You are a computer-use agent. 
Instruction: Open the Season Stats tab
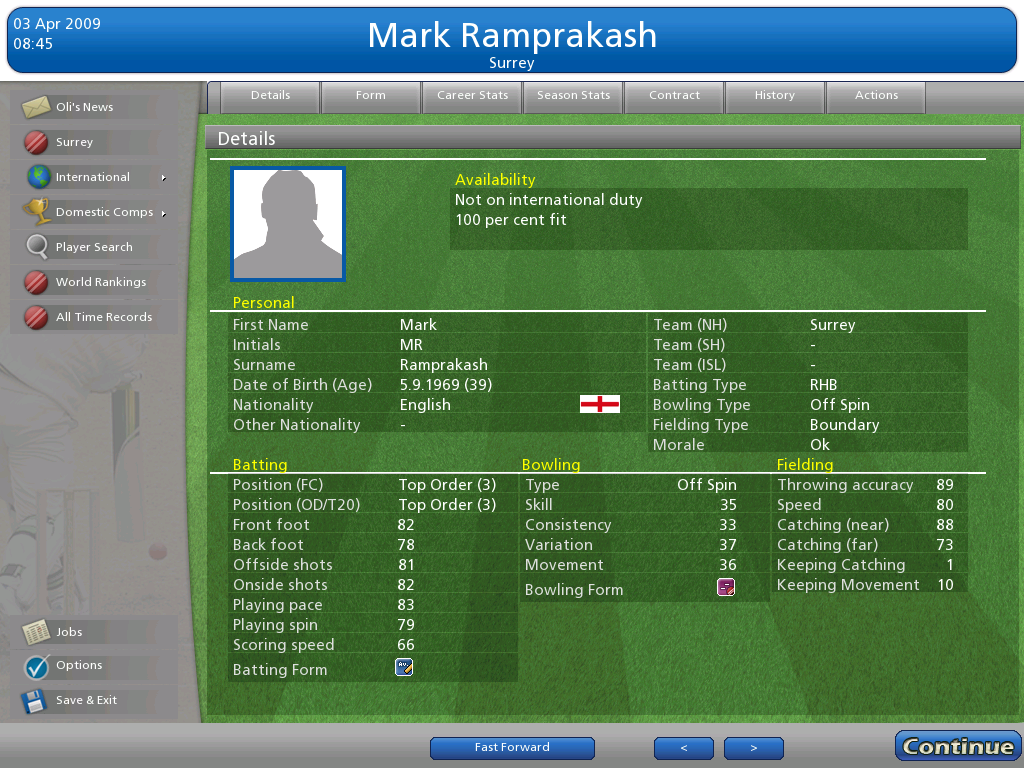point(573,96)
